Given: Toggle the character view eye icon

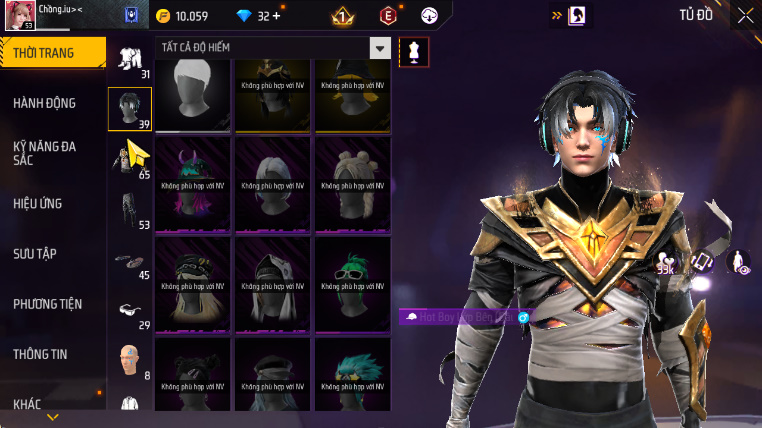Looking at the screenshot, I should [x=738, y=262].
